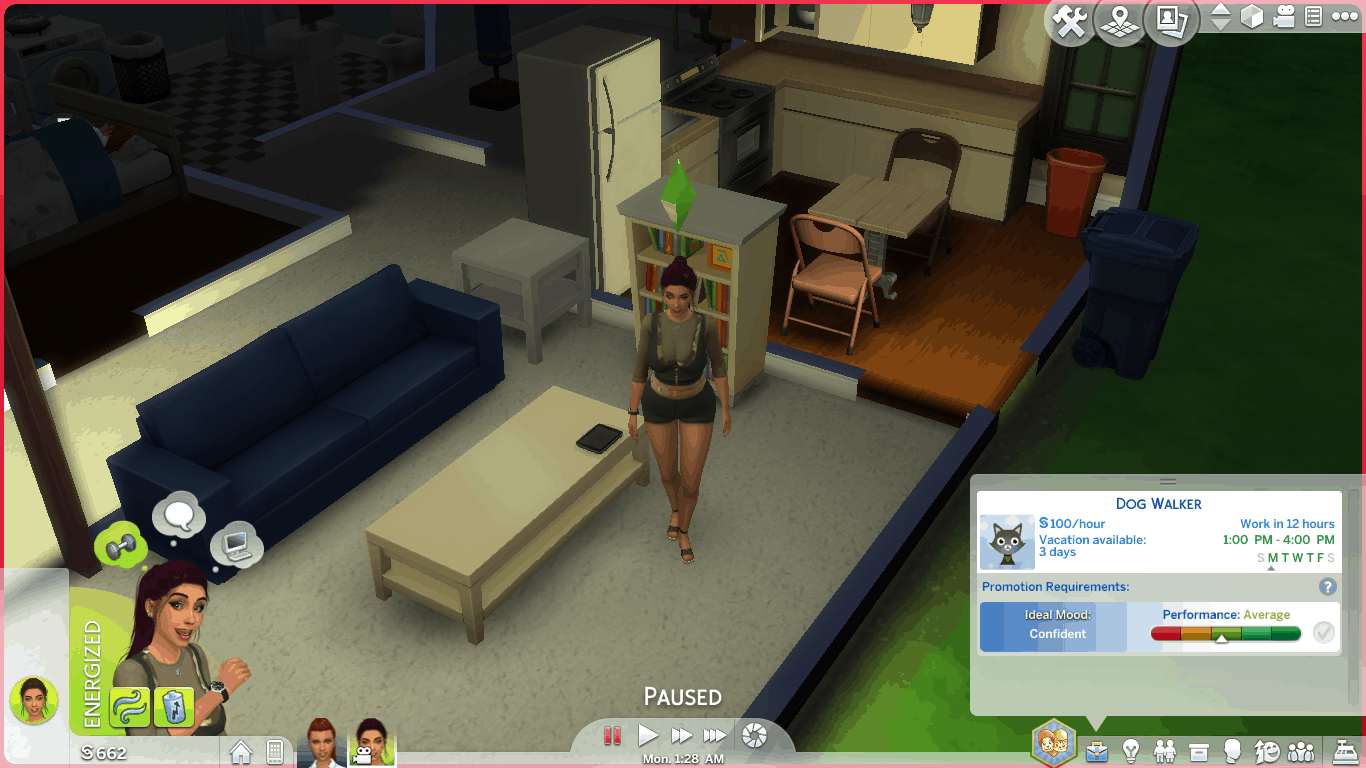Screen dimensions: 1366x768
Task: Open the Needs panel
Action: click(x=1267, y=750)
